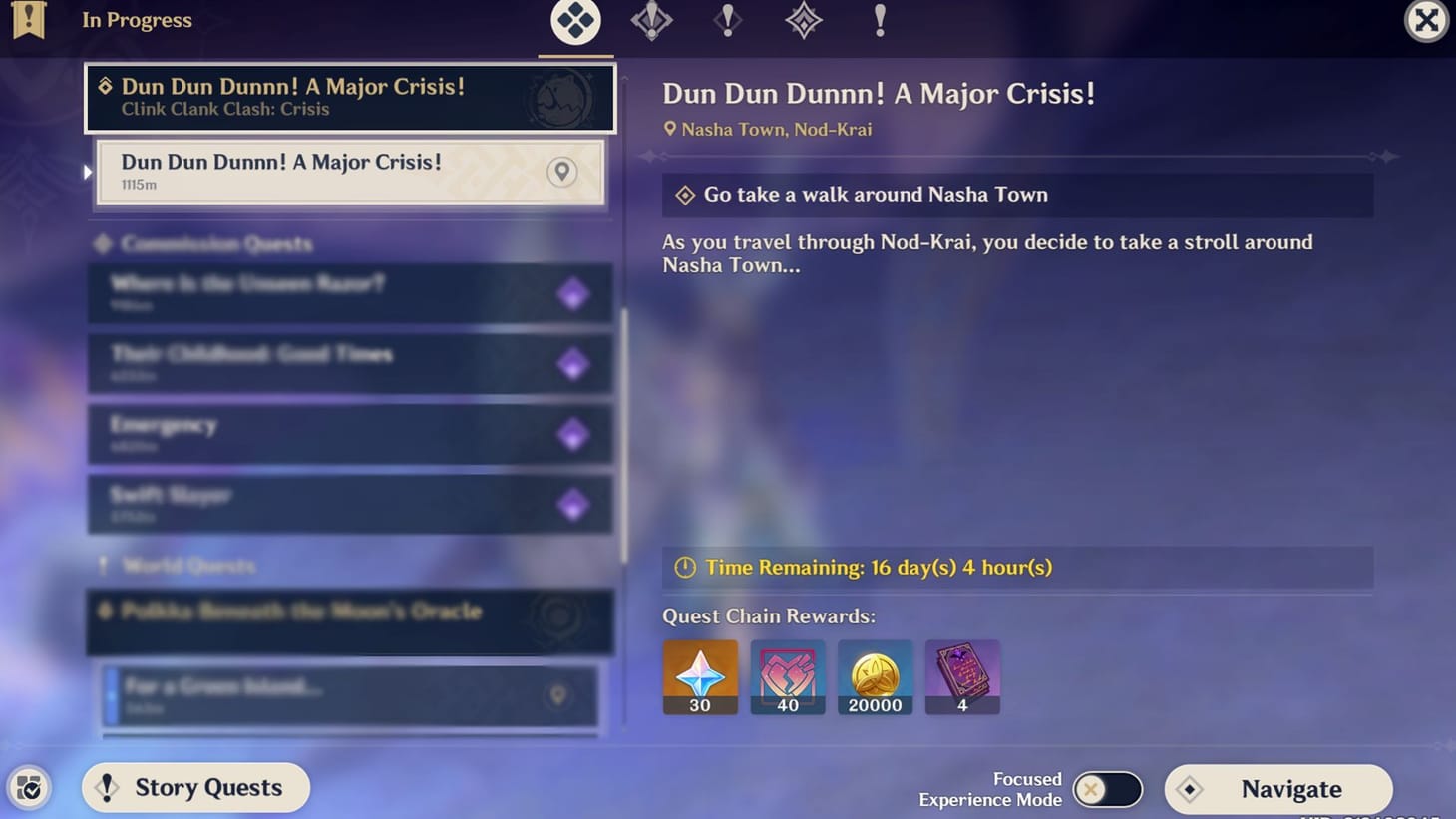The height and width of the screenshot is (819, 1456).
Task: Open the diamond exclamation quest category tab
Action: pyautogui.click(x=651, y=19)
